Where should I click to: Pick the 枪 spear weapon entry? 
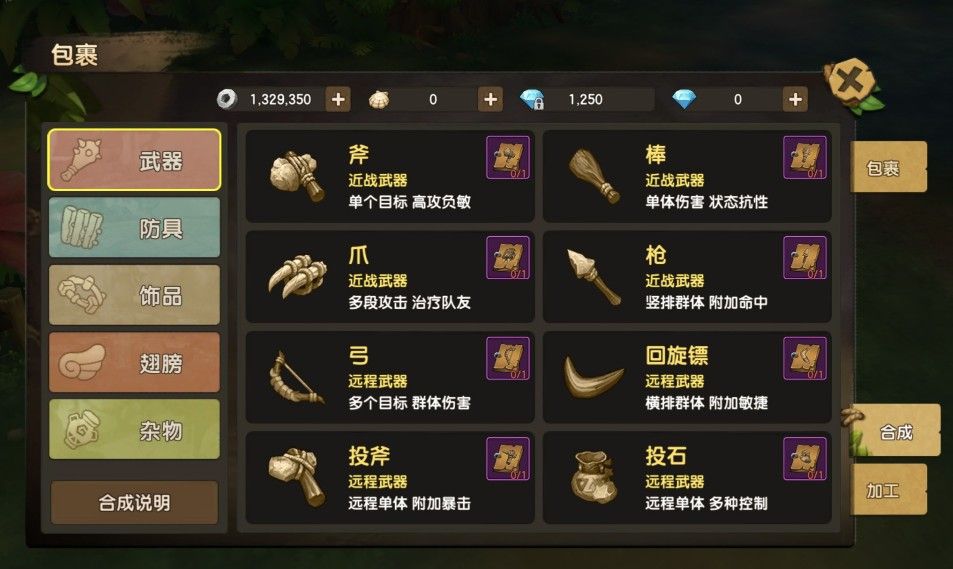pyautogui.click(x=686, y=277)
